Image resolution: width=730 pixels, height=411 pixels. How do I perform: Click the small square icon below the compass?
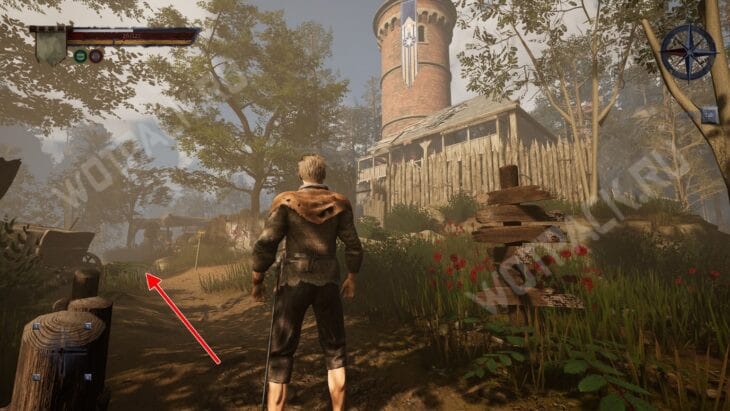click(x=709, y=115)
